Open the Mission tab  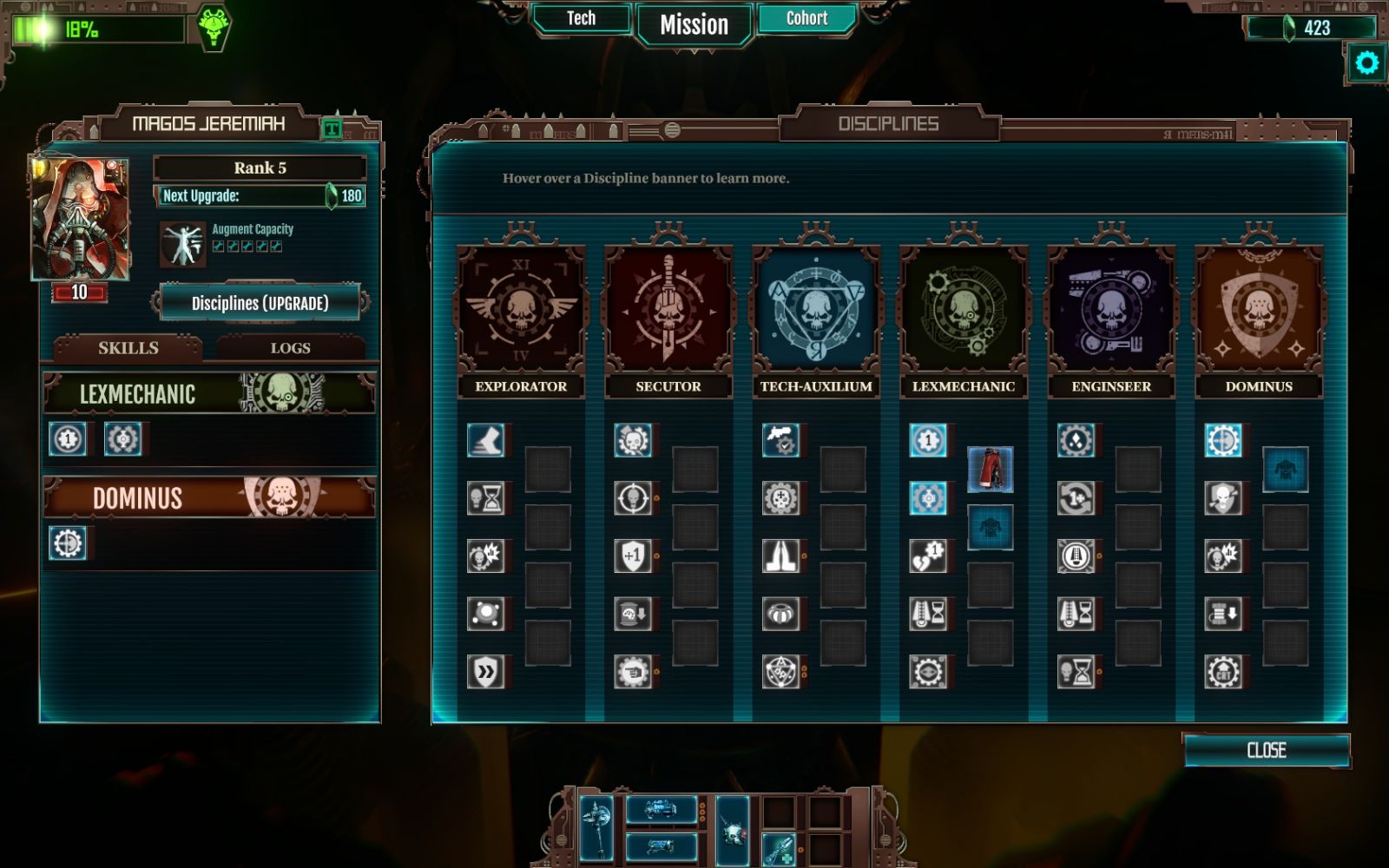(694, 25)
